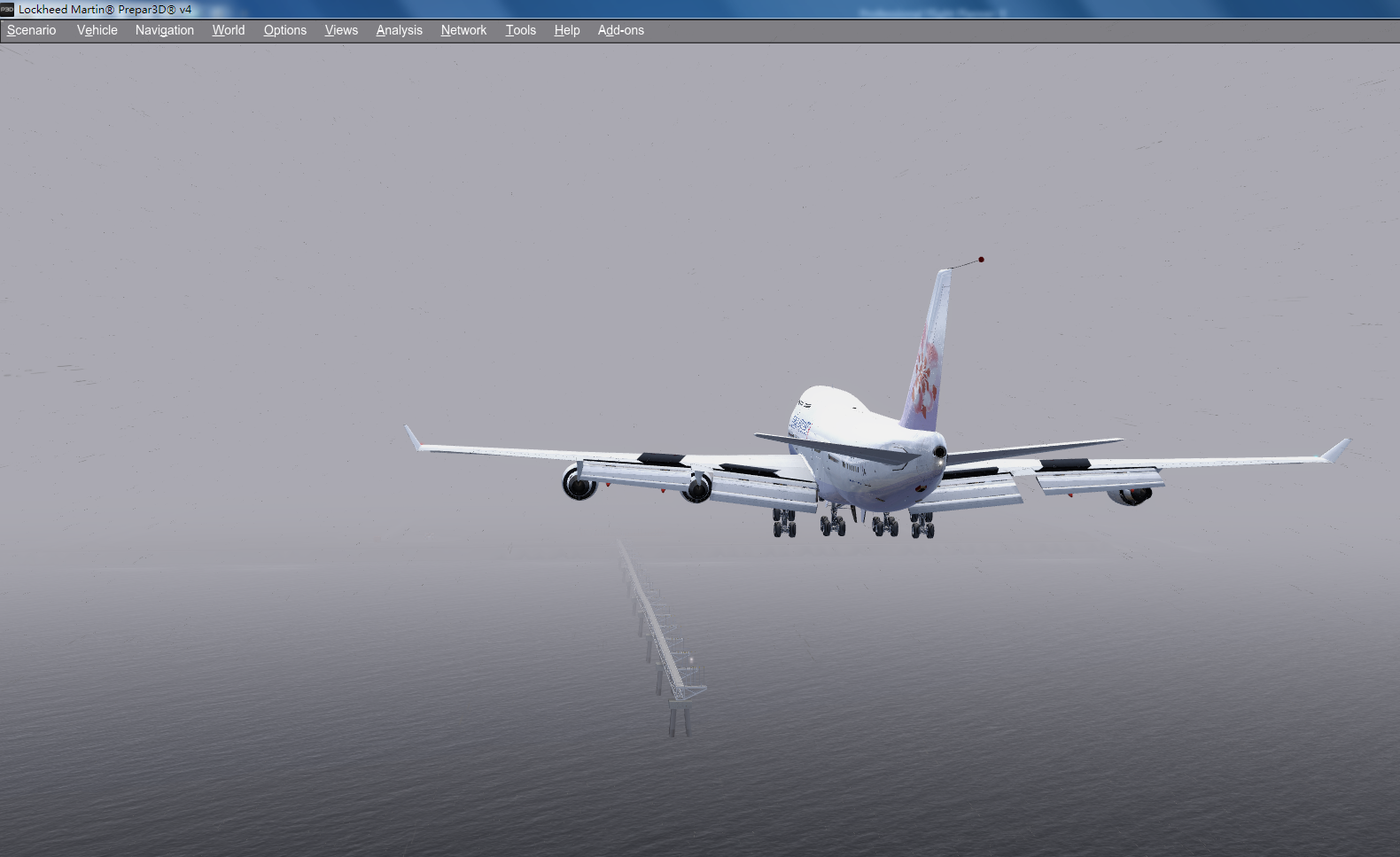Open the Vehicle menu

(96, 29)
